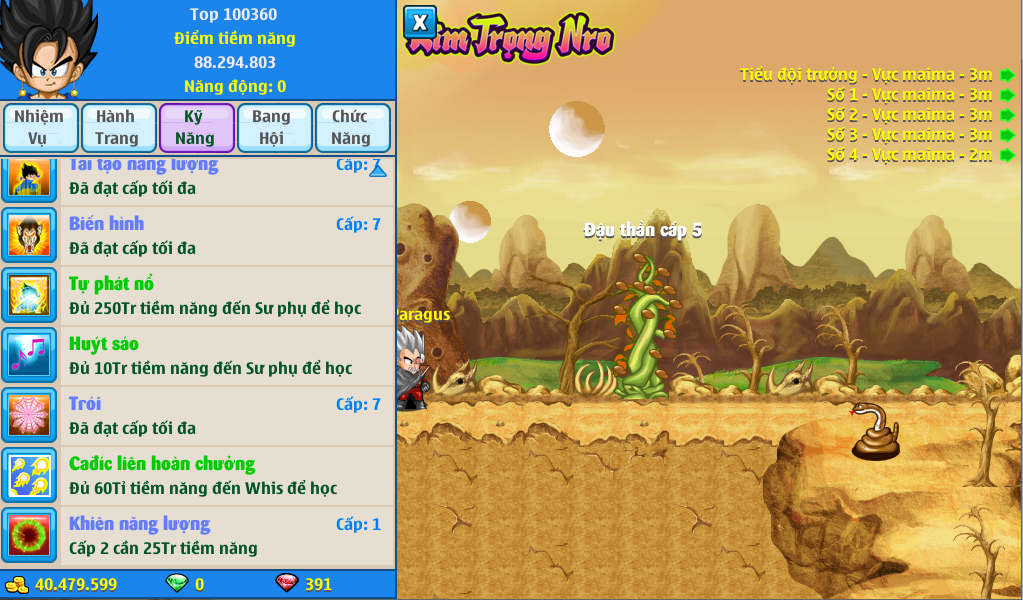The height and width of the screenshot is (600, 1023).
Task: Switch to the Nhiệm Vụ tab
Action: click(39, 127)
